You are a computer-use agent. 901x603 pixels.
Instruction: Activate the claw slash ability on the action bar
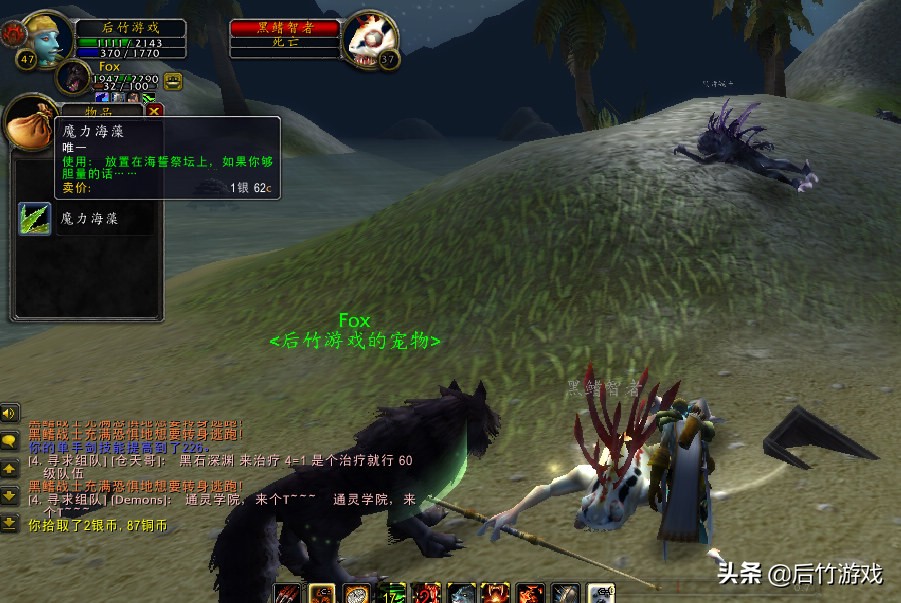[288, 594]
